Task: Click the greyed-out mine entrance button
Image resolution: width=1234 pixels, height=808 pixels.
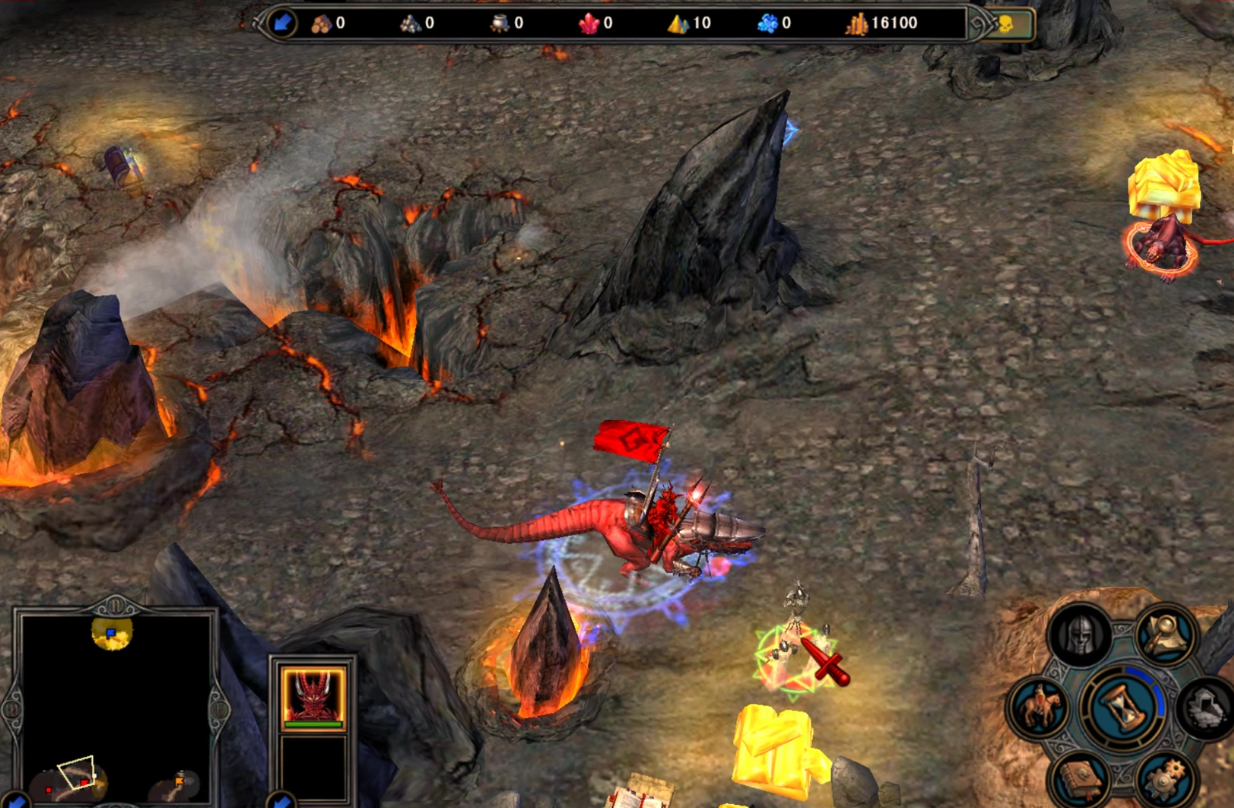Action: tap(1205, 707)
